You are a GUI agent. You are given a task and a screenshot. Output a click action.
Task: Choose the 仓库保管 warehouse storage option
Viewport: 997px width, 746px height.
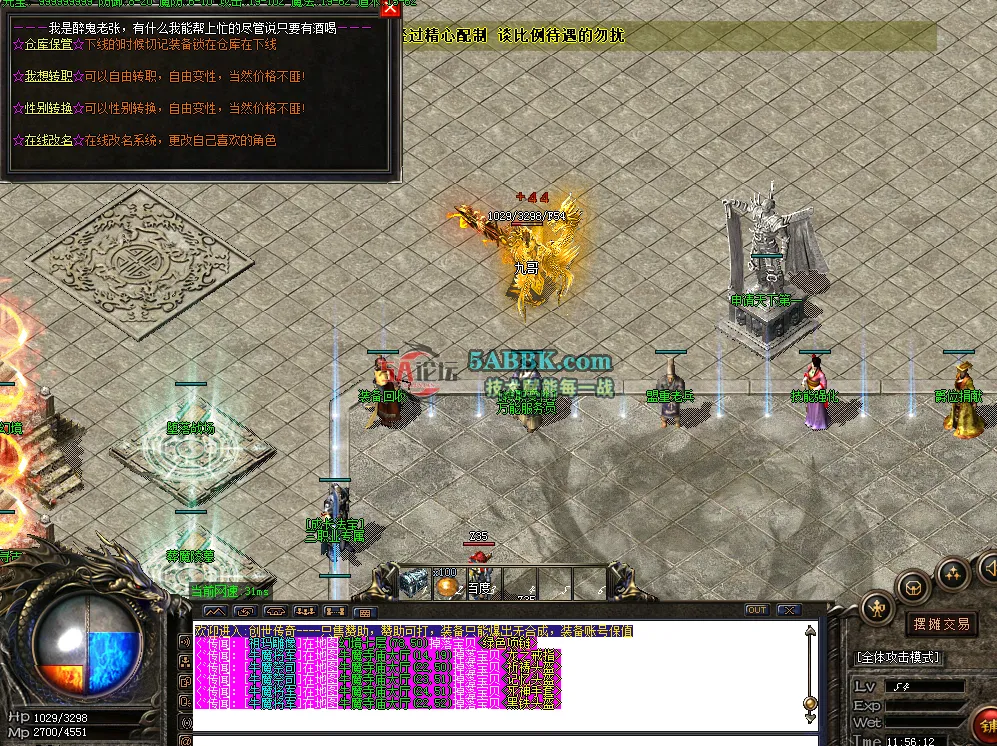(x=48, y=45)
